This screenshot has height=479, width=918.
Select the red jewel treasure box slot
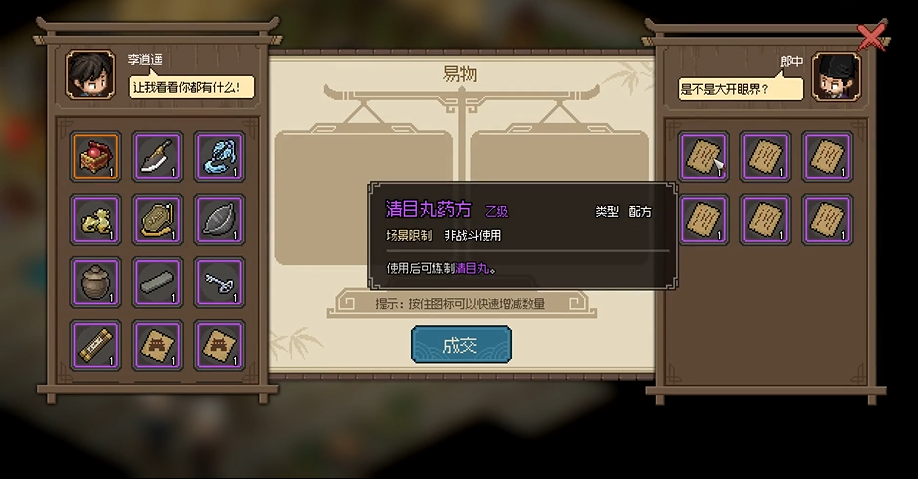click(96, 157)
